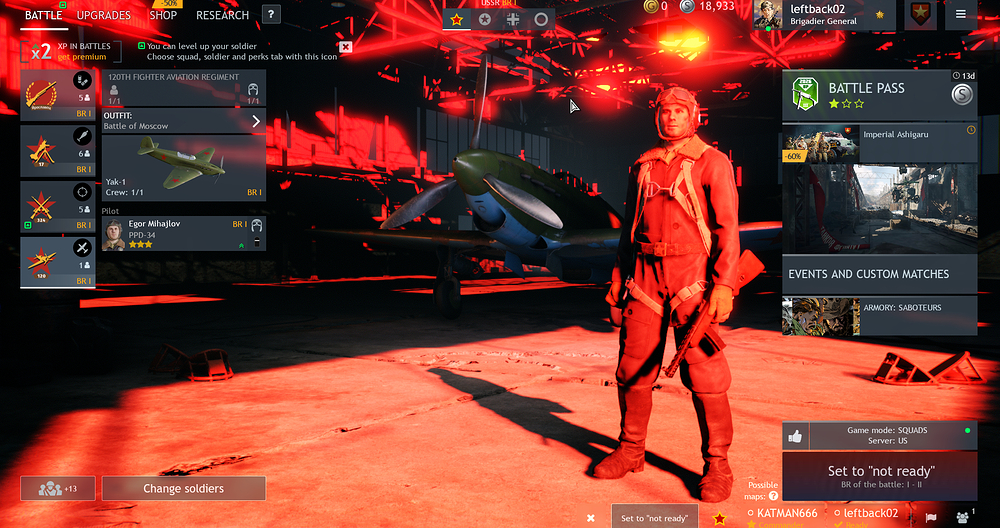Image resolution: width=1000 pixels, height=528 pixels.
Task: Click the large Set to "not ready" button
Action: pos(880,475)
